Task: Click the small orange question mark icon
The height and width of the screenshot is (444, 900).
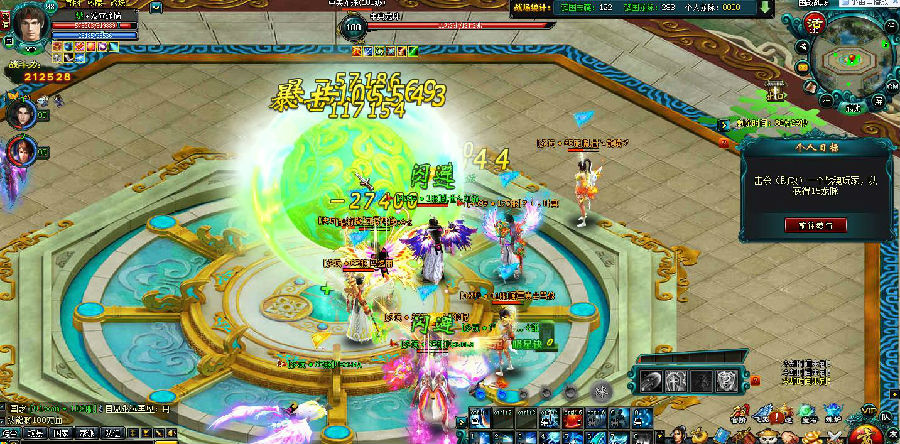Action: pyautogui.click(x=755, y=380)
